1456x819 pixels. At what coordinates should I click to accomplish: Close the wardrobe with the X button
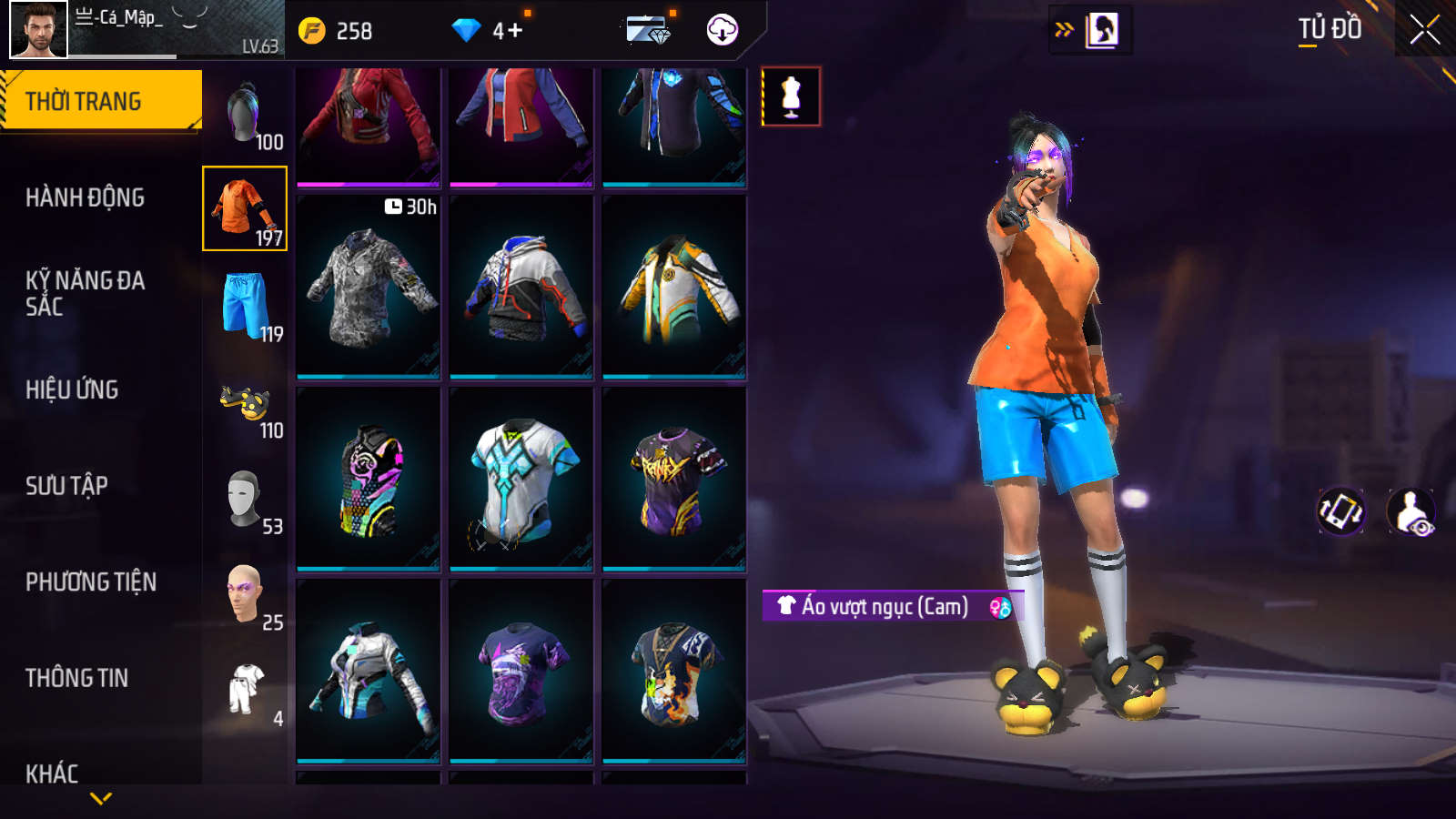tap(1424, 30)
